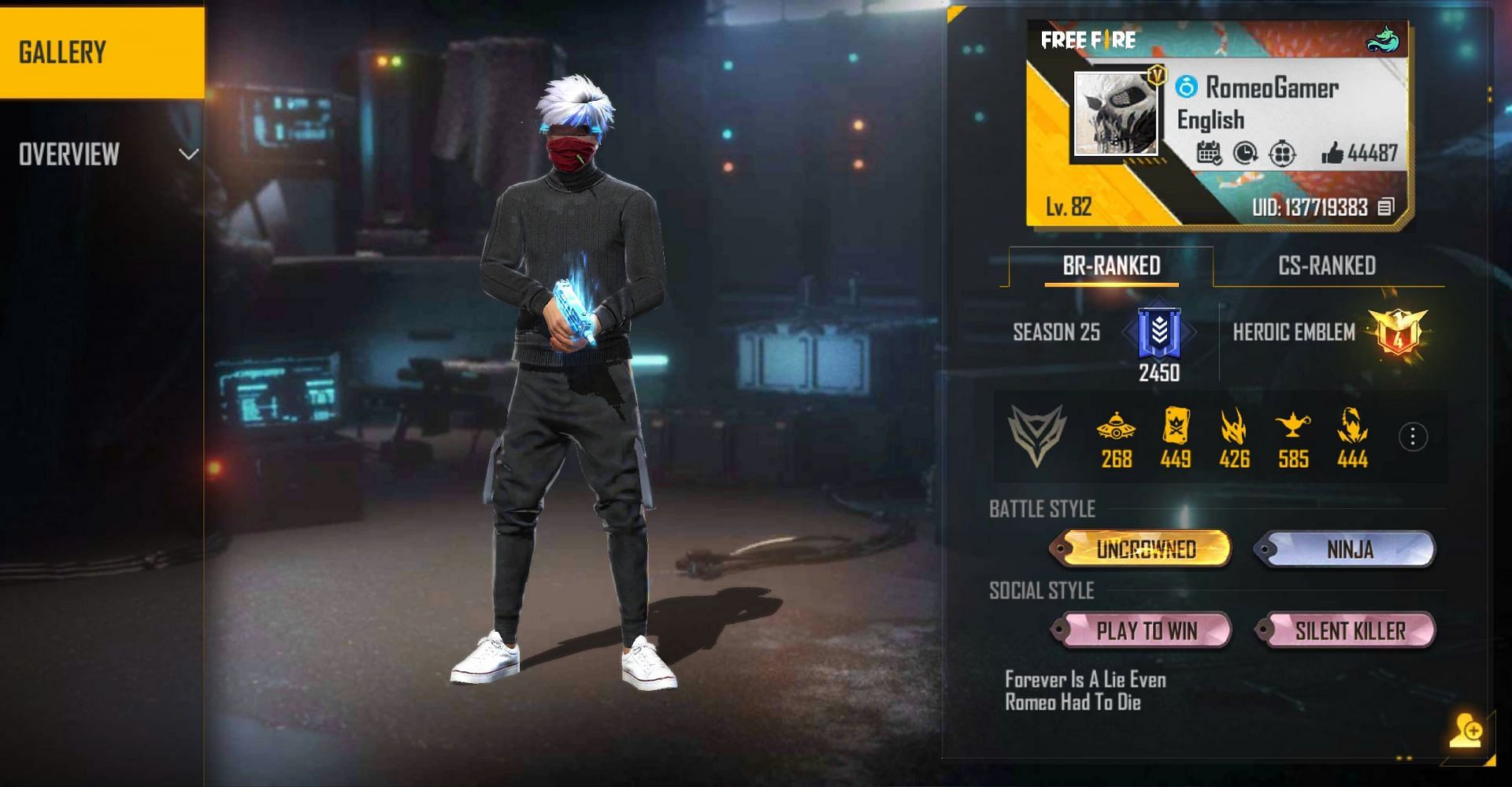1512x787 pixels.
Task: Select the Uncrowned battle style tag
Action: click(1145, 549)
